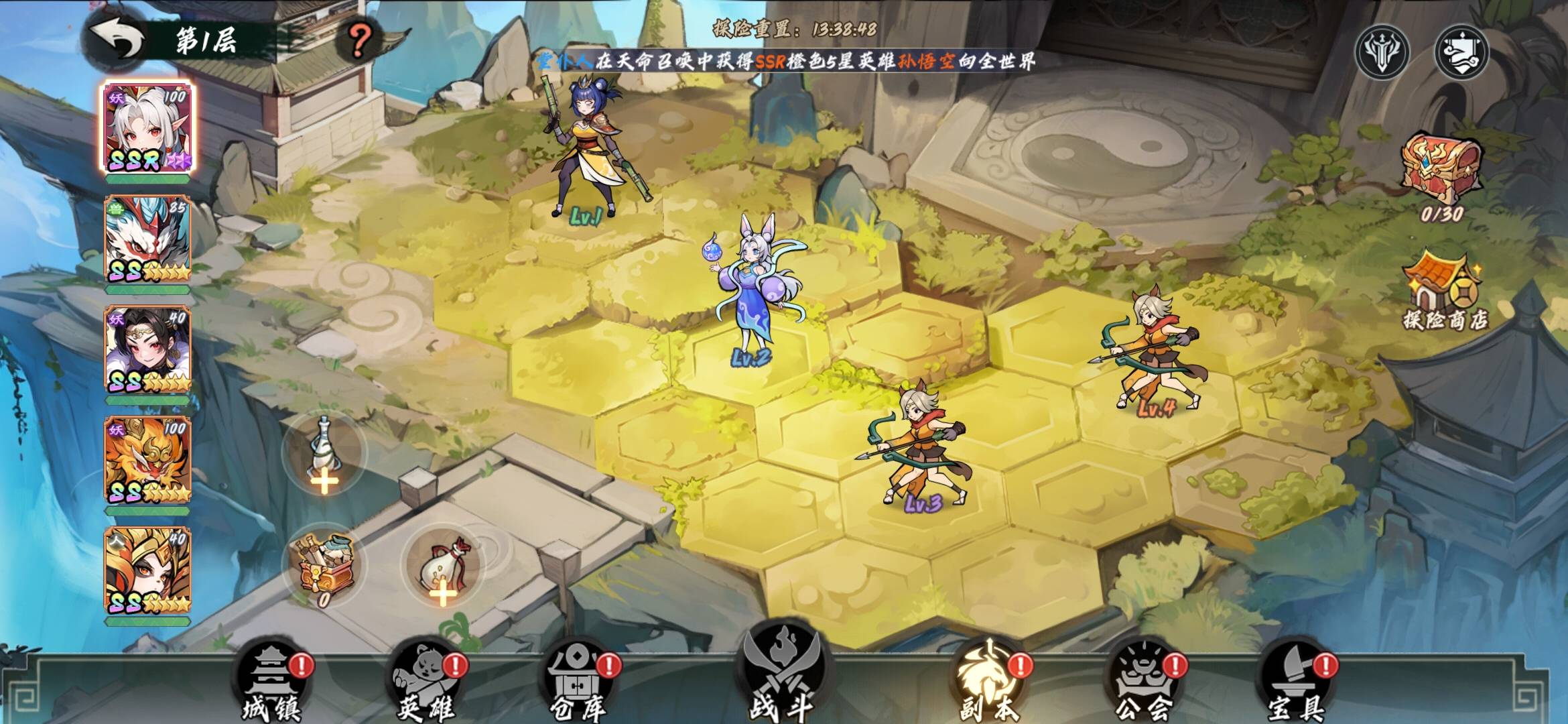Image resolution: width=1568 pixels, height=724 pixels.
Task: Open the red question mark help
Action: coord(359,40)
